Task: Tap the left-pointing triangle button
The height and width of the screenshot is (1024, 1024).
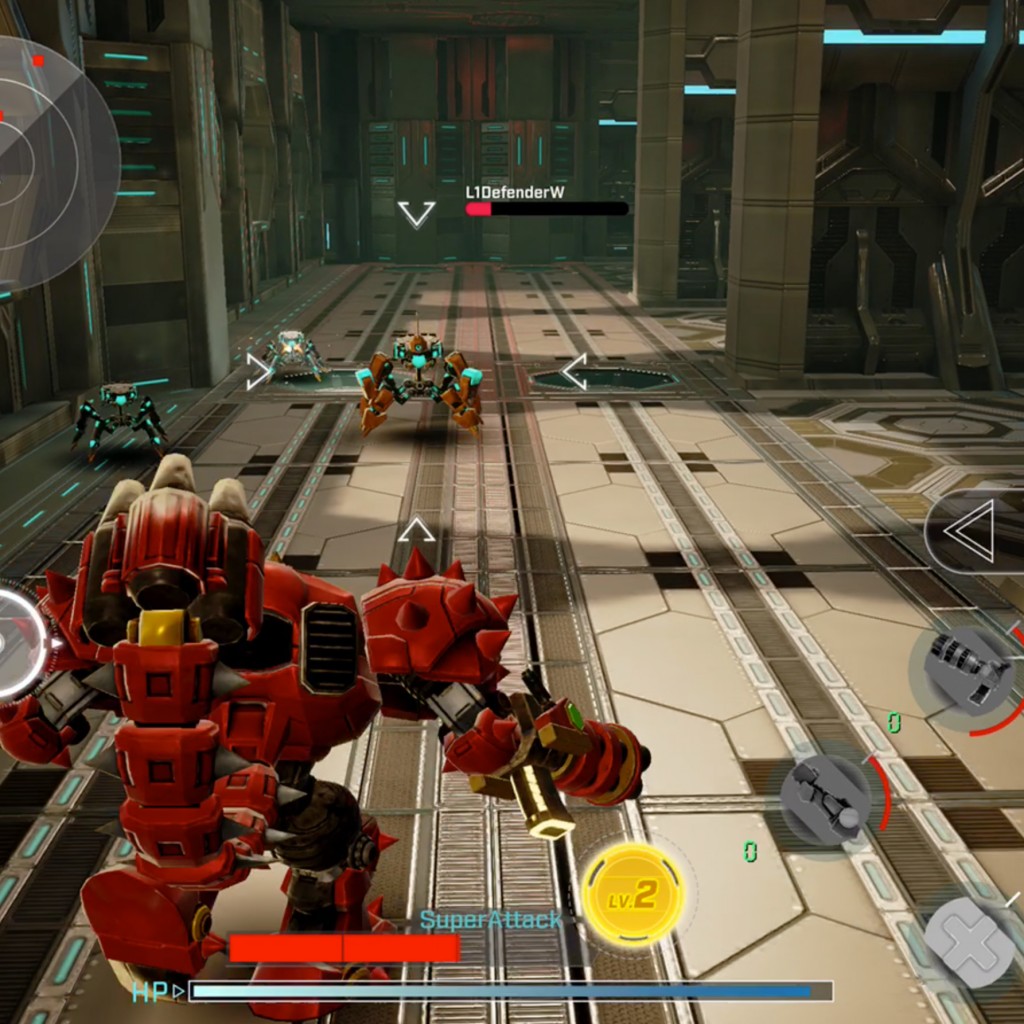Action: click(974, 531)
